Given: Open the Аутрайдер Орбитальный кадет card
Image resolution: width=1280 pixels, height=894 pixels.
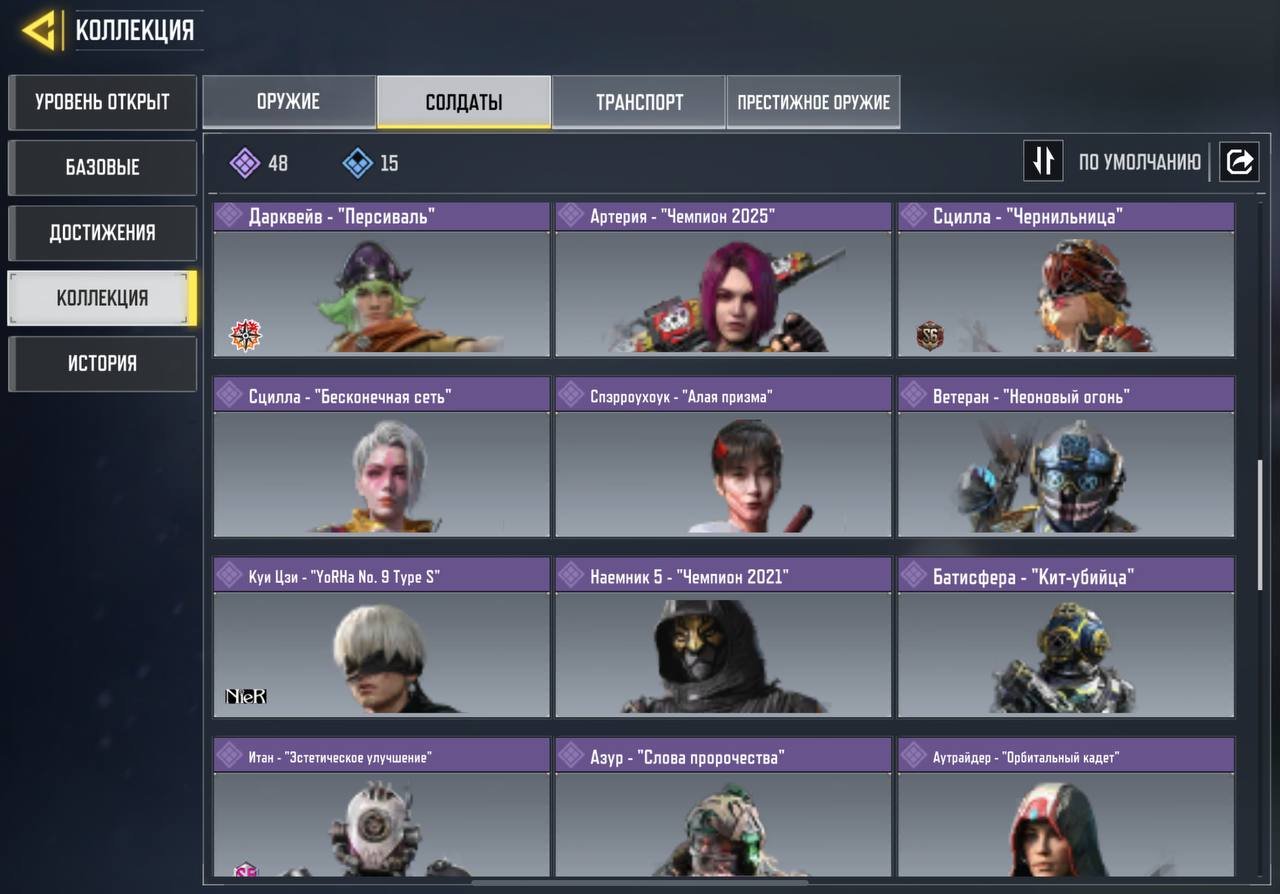Looking at the screenshot, I should coord(1066,810).
